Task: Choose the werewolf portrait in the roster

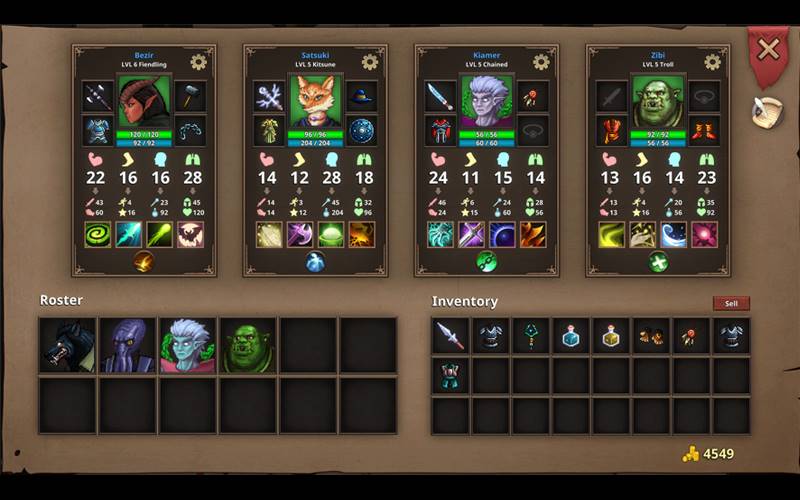Action: [68, 346]
